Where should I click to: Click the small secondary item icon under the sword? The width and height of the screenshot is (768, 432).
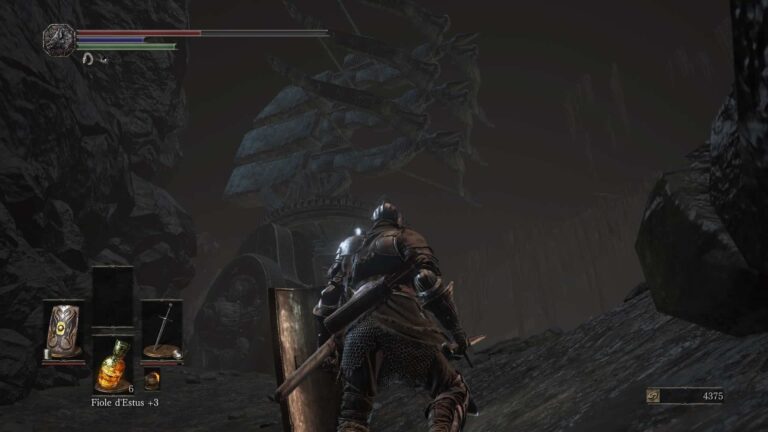click(152, 380)
